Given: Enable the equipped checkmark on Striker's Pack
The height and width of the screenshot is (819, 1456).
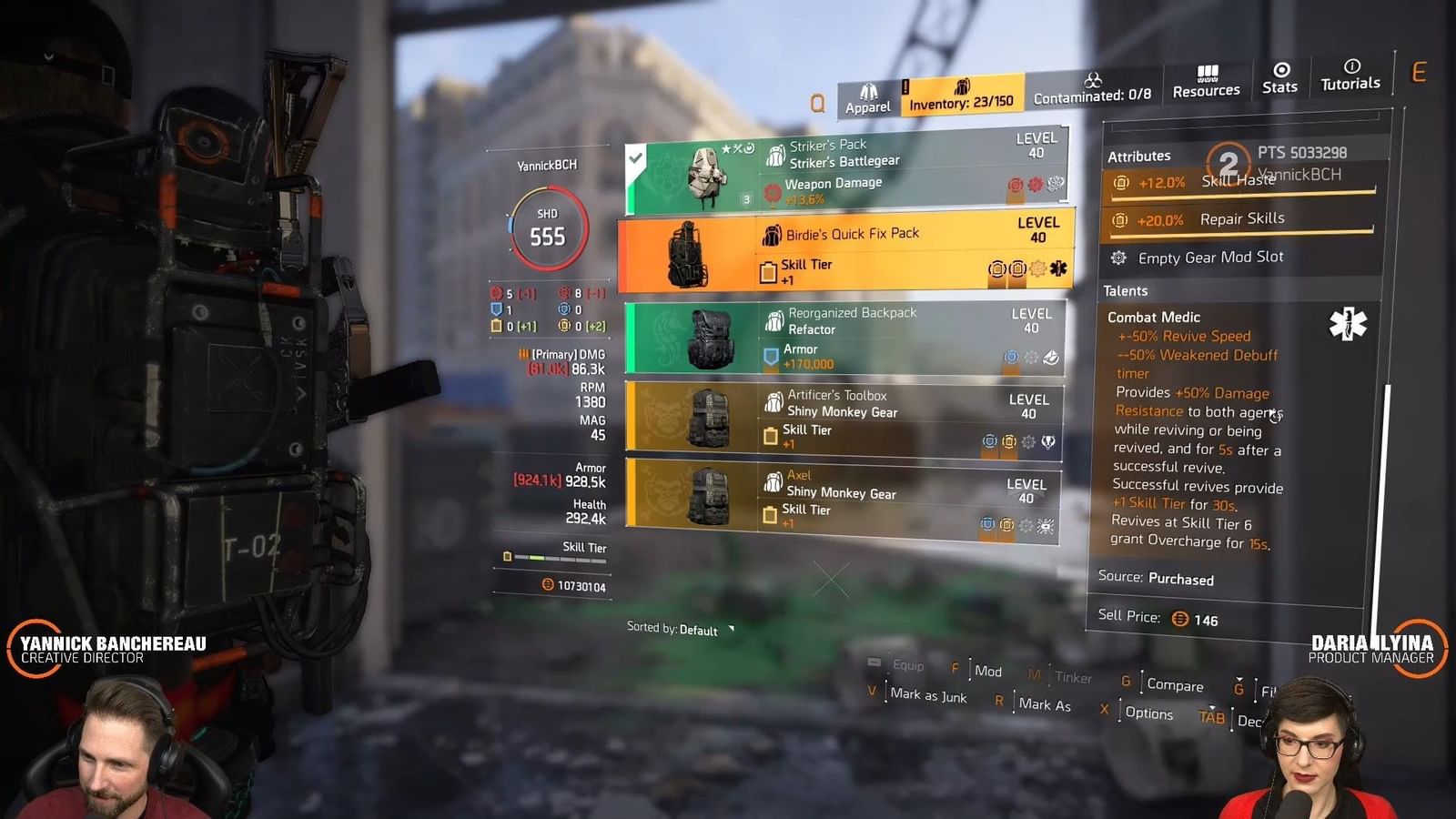Looking at the screenshot, I should 634,157.
